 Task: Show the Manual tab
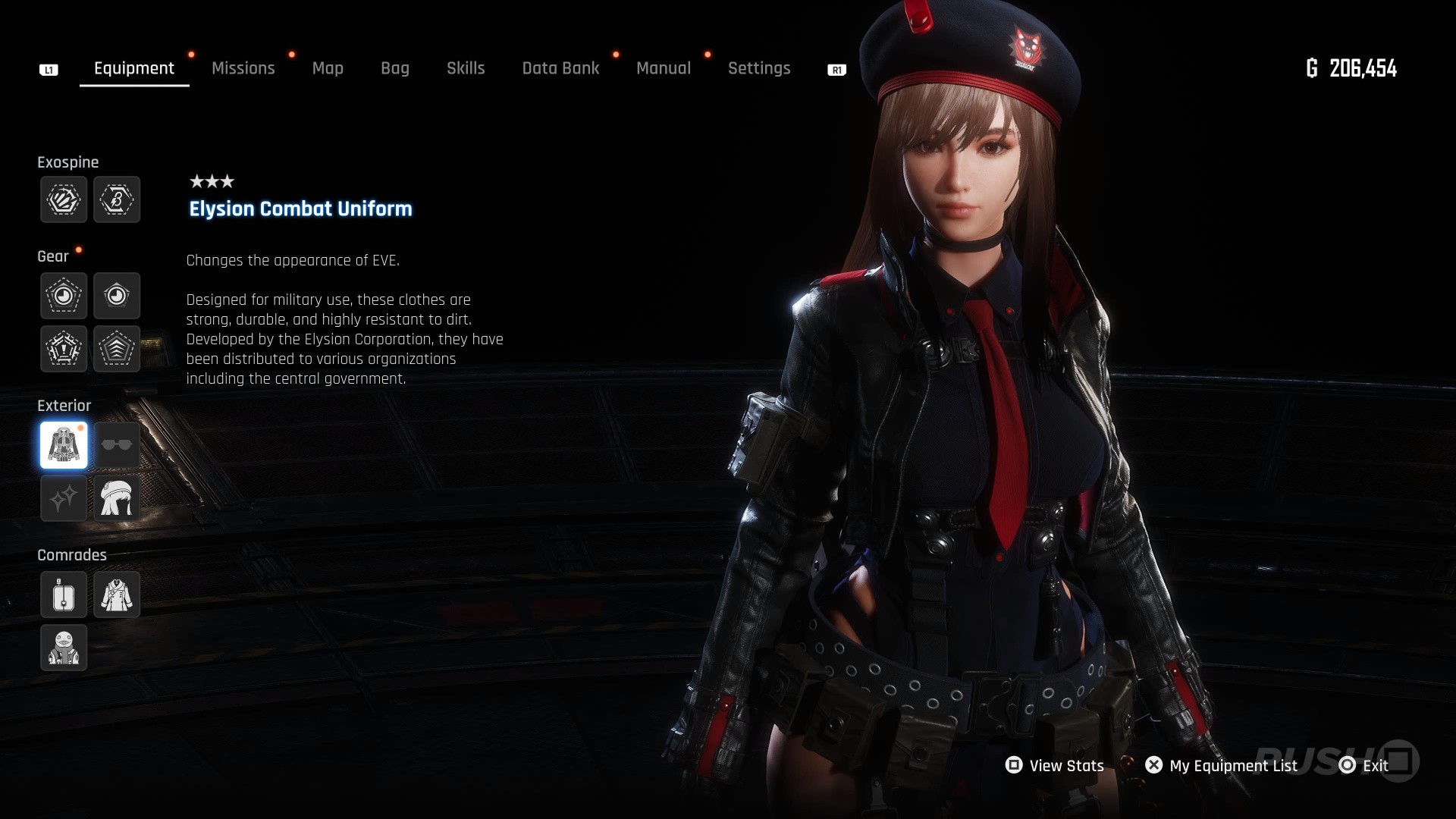(664, 68)
